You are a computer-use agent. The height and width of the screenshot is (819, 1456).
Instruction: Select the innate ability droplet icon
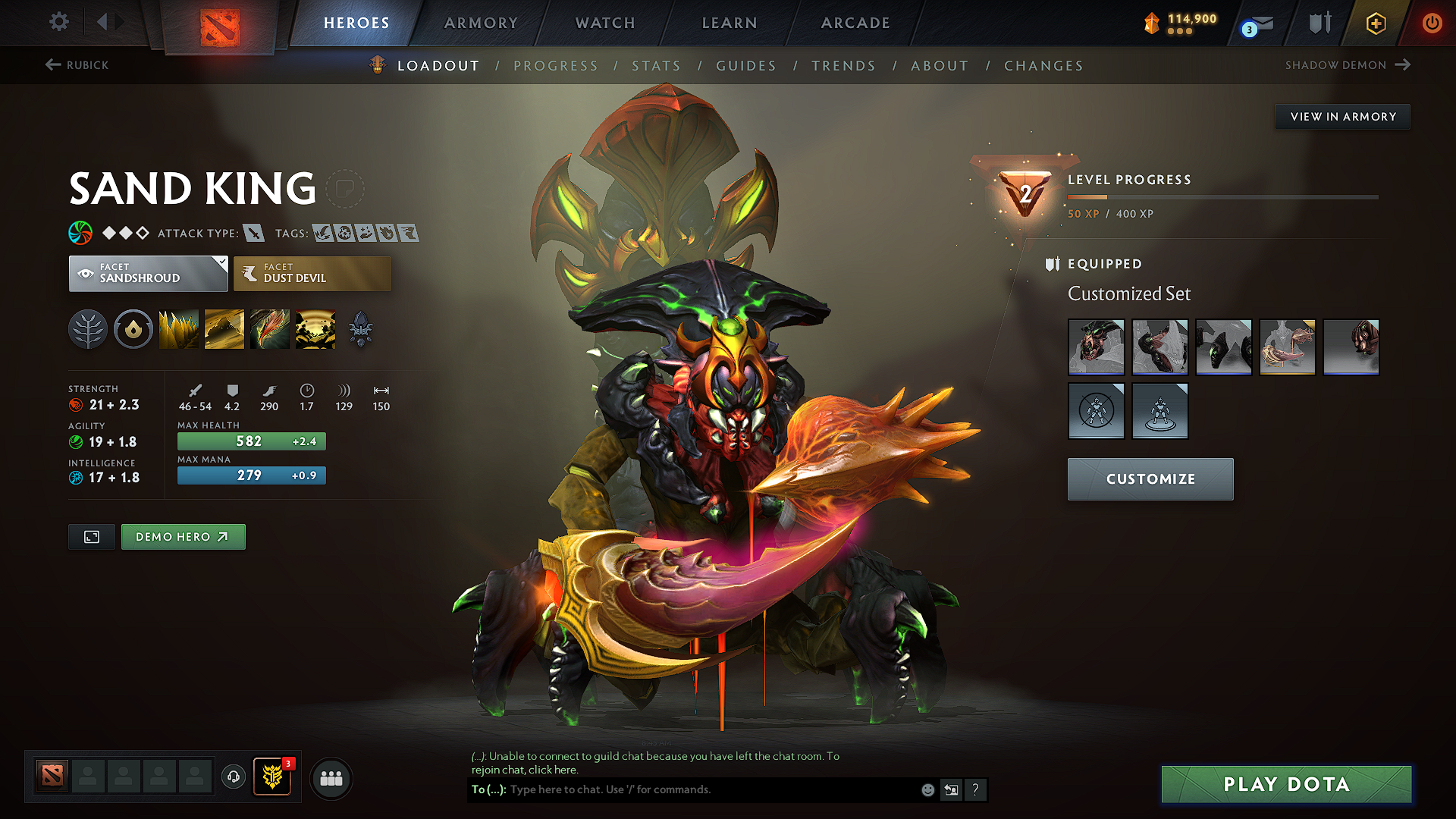(x=133, y=328)
